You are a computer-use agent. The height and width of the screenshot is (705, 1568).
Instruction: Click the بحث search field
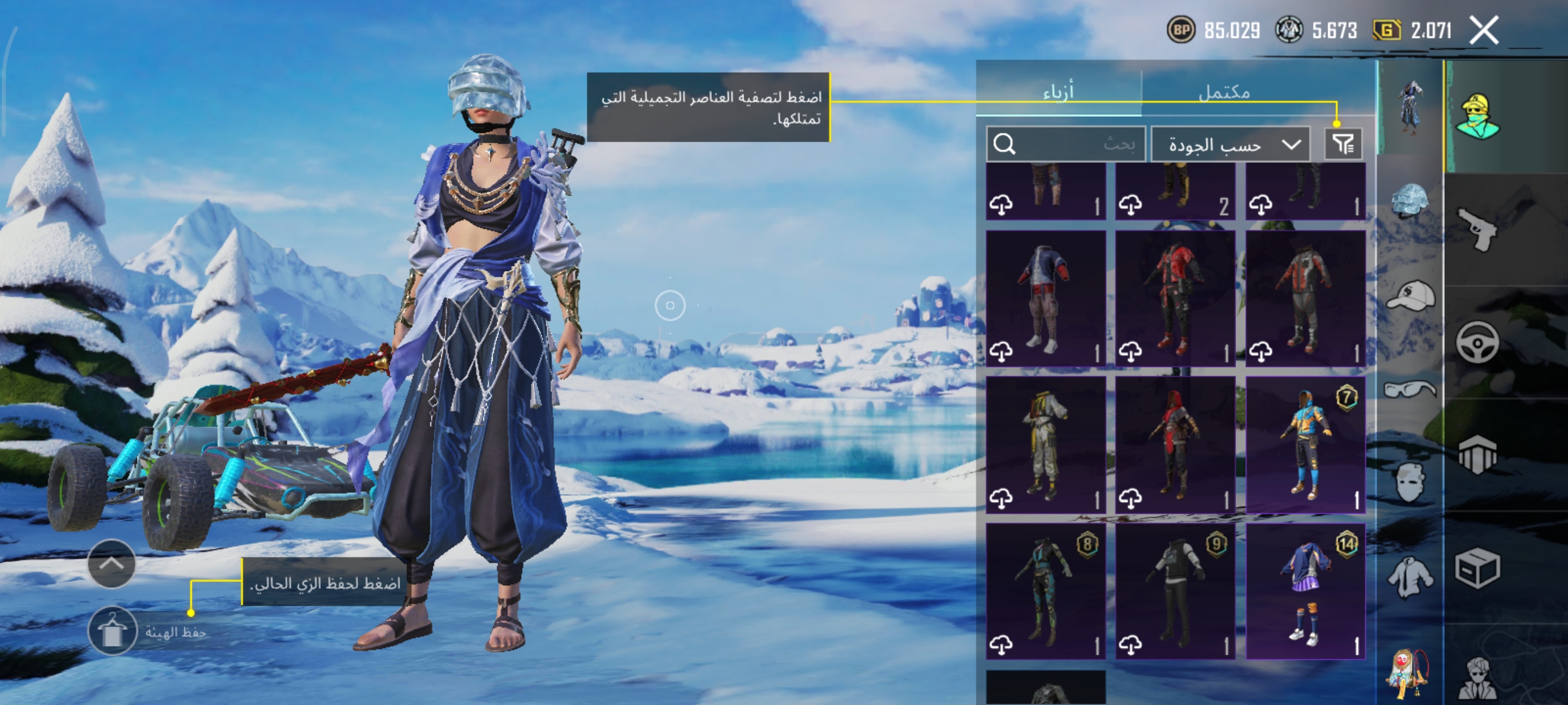pos(1066,144)
